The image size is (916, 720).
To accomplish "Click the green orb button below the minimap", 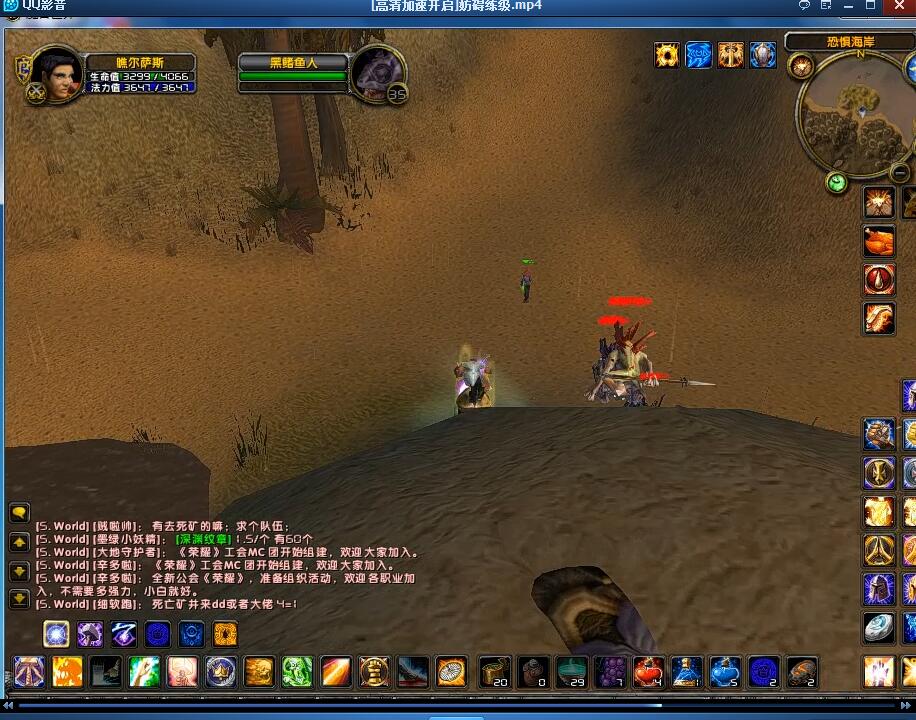I will click(837, 183).
